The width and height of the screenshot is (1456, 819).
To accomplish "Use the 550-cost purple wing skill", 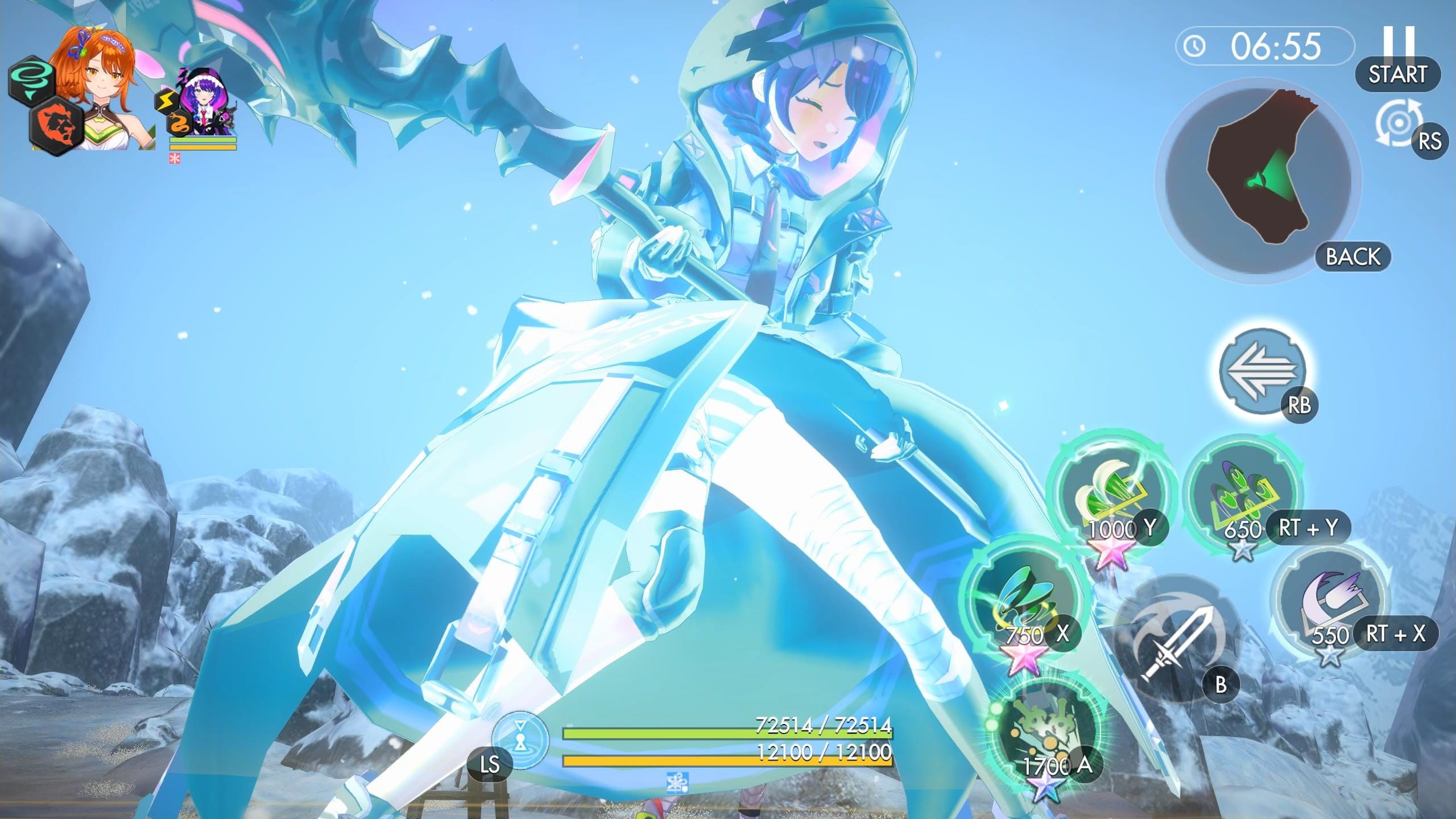I will (x=1329, y=598).
